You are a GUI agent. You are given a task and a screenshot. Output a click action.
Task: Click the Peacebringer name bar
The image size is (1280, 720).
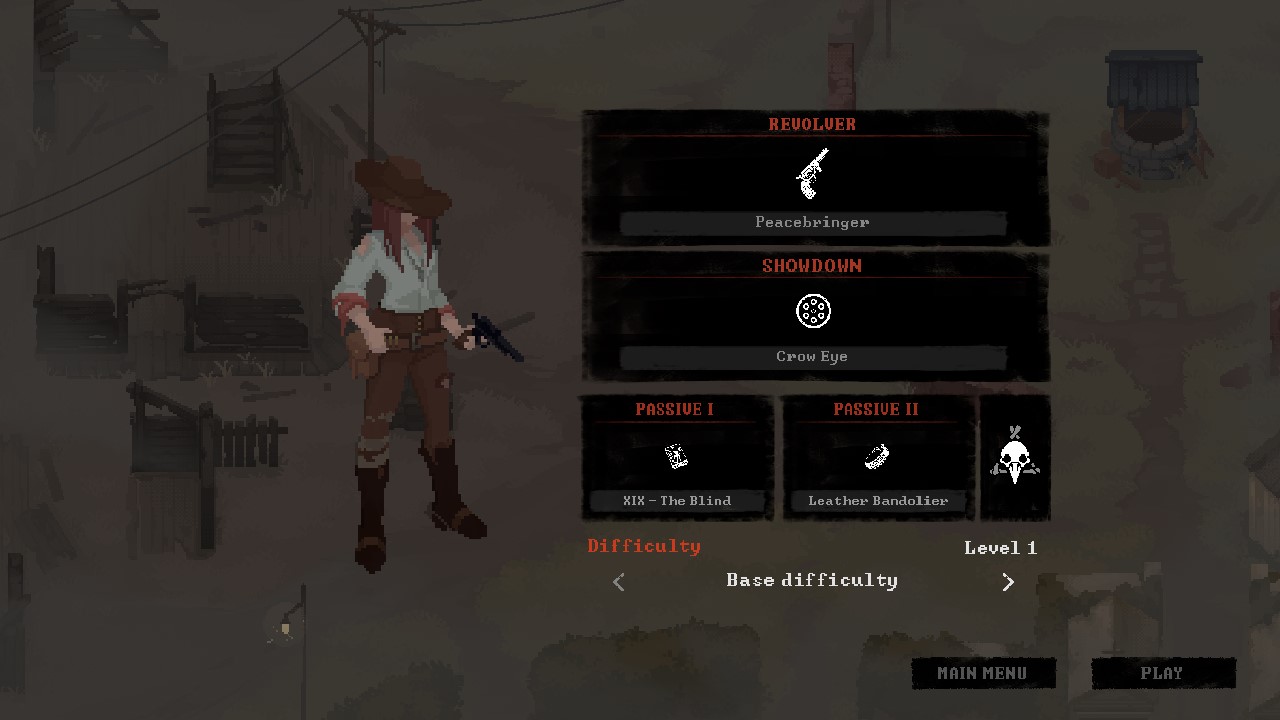pyautogui.click(x=813, y=222)
